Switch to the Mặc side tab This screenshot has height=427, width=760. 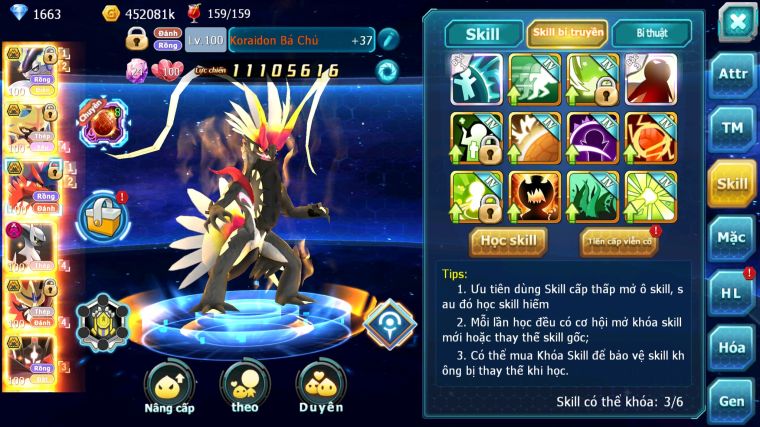[731, 238]
